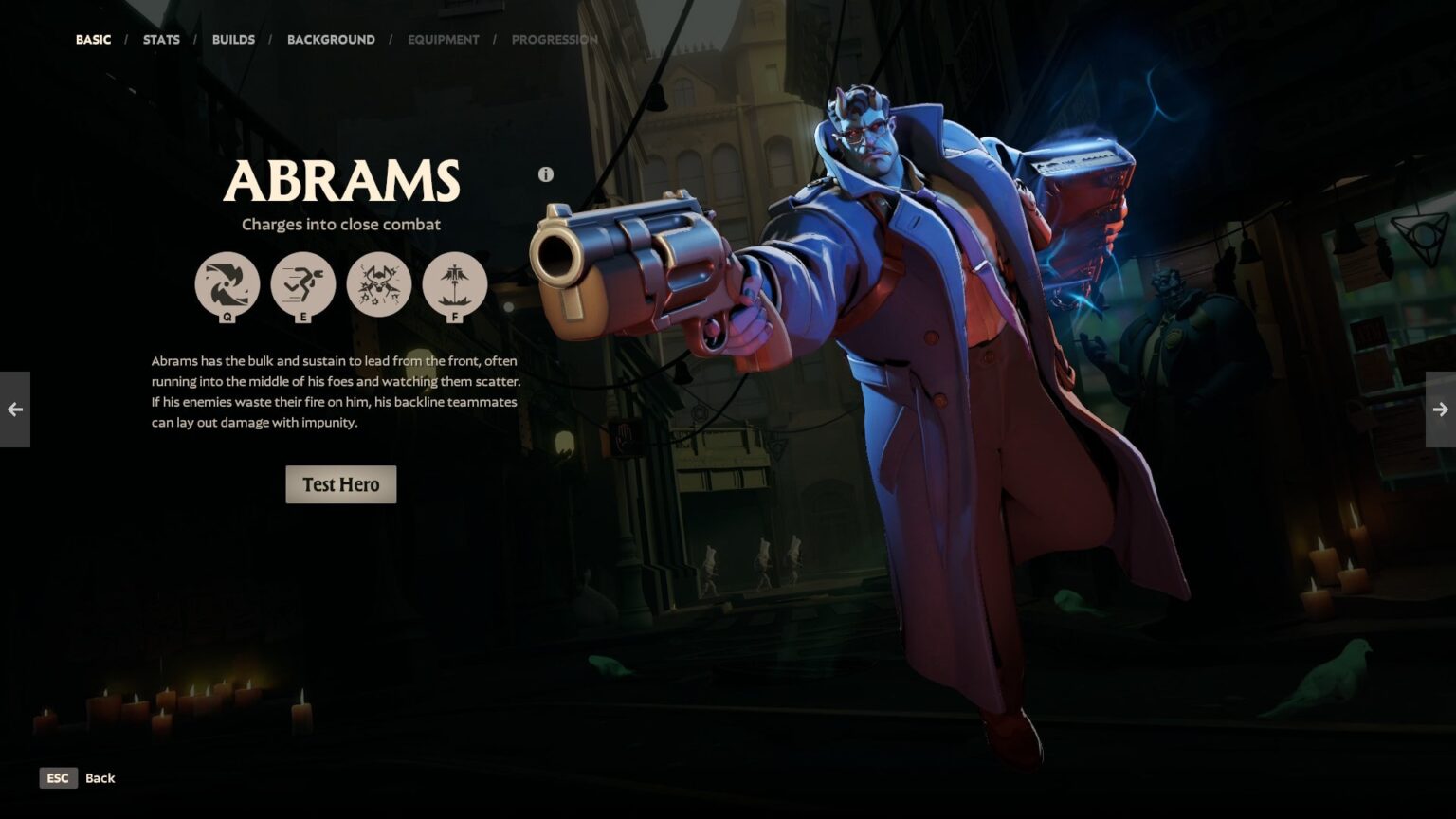The width and height of the screenshot is (1456, 819).
Task: Go Back from the hero screen
Action: (x=77, y=778)
